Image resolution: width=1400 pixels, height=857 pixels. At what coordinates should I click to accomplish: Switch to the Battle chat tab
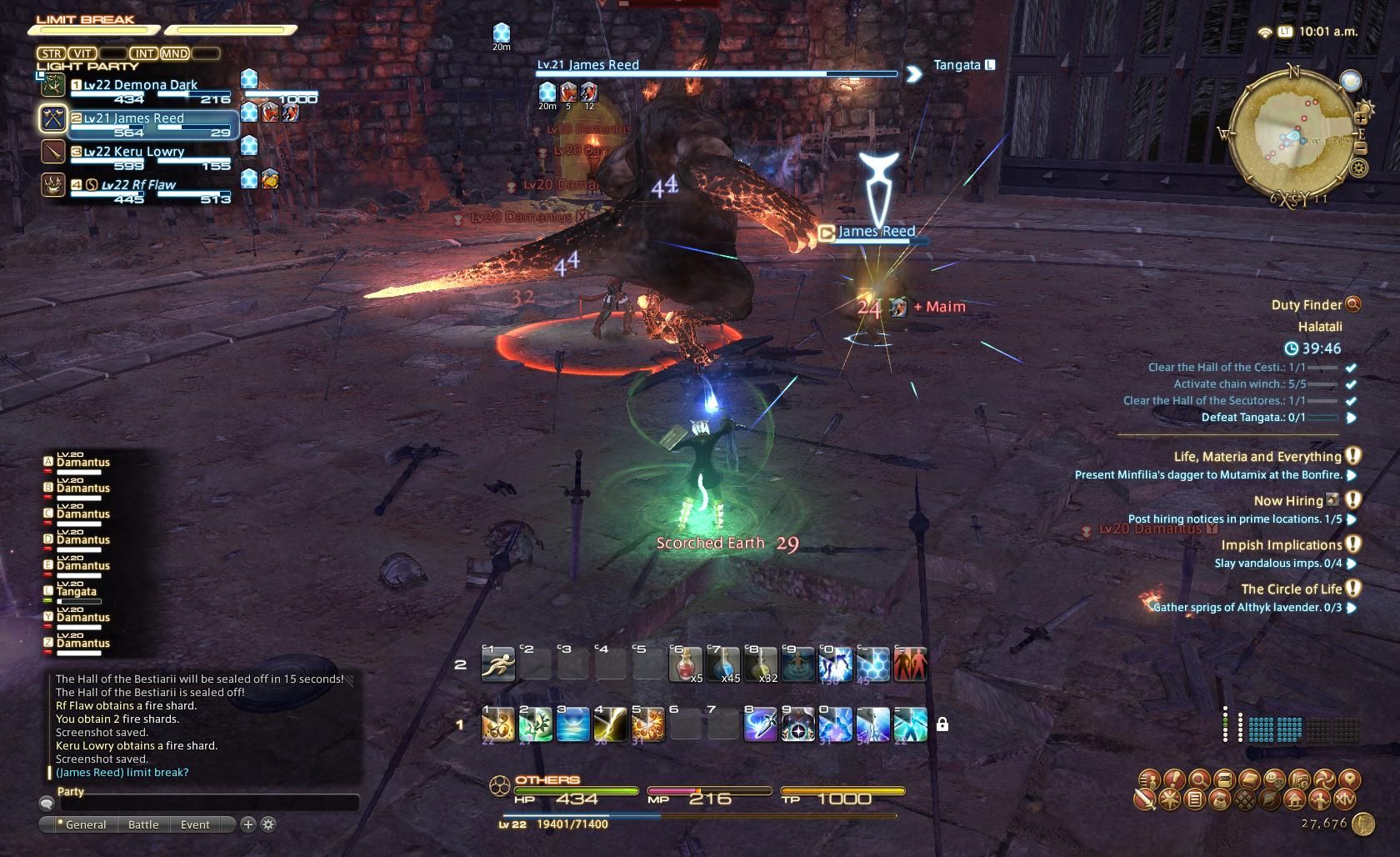click(143, 824)
